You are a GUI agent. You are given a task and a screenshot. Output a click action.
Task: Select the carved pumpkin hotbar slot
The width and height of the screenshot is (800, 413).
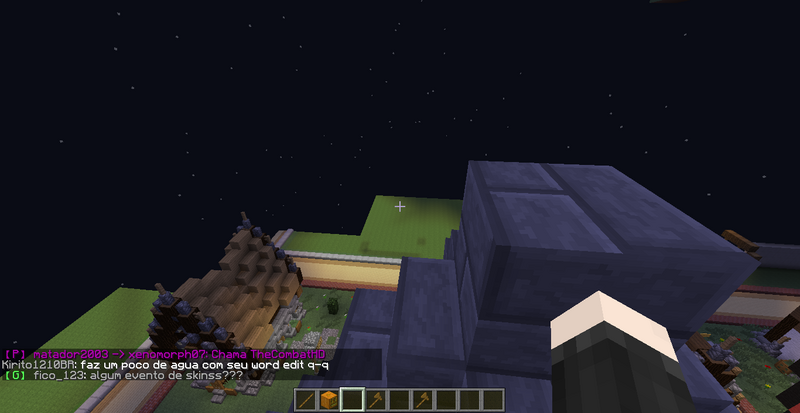point(327,400)
